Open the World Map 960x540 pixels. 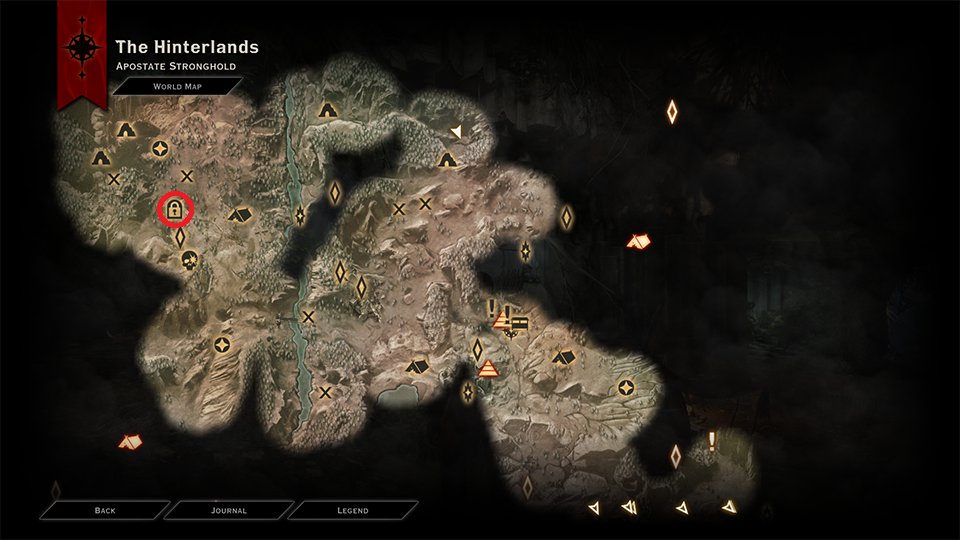176,87
